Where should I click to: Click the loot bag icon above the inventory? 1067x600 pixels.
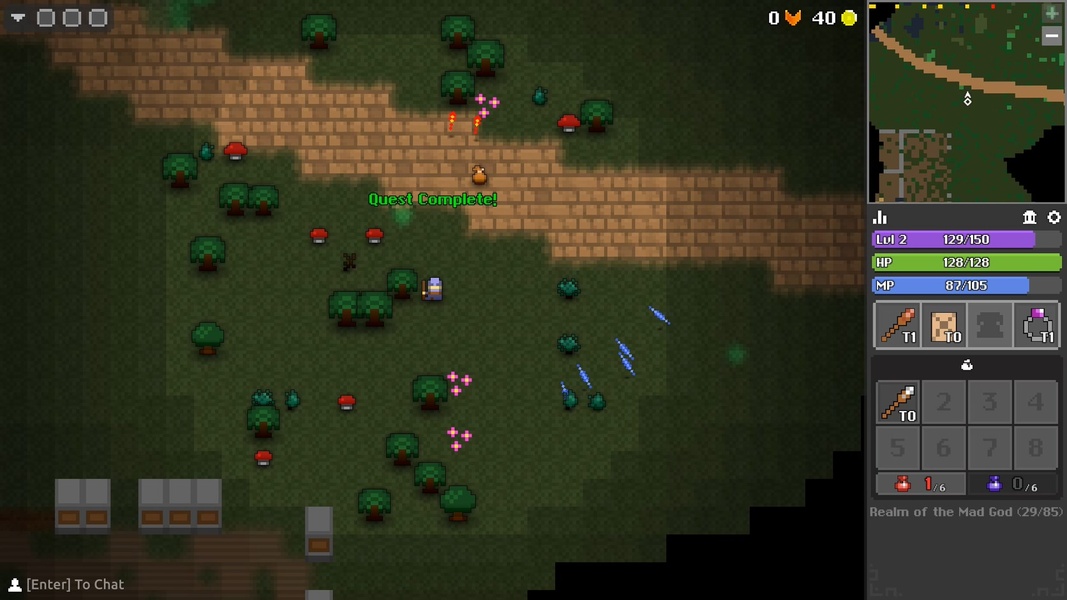[966, 365]
